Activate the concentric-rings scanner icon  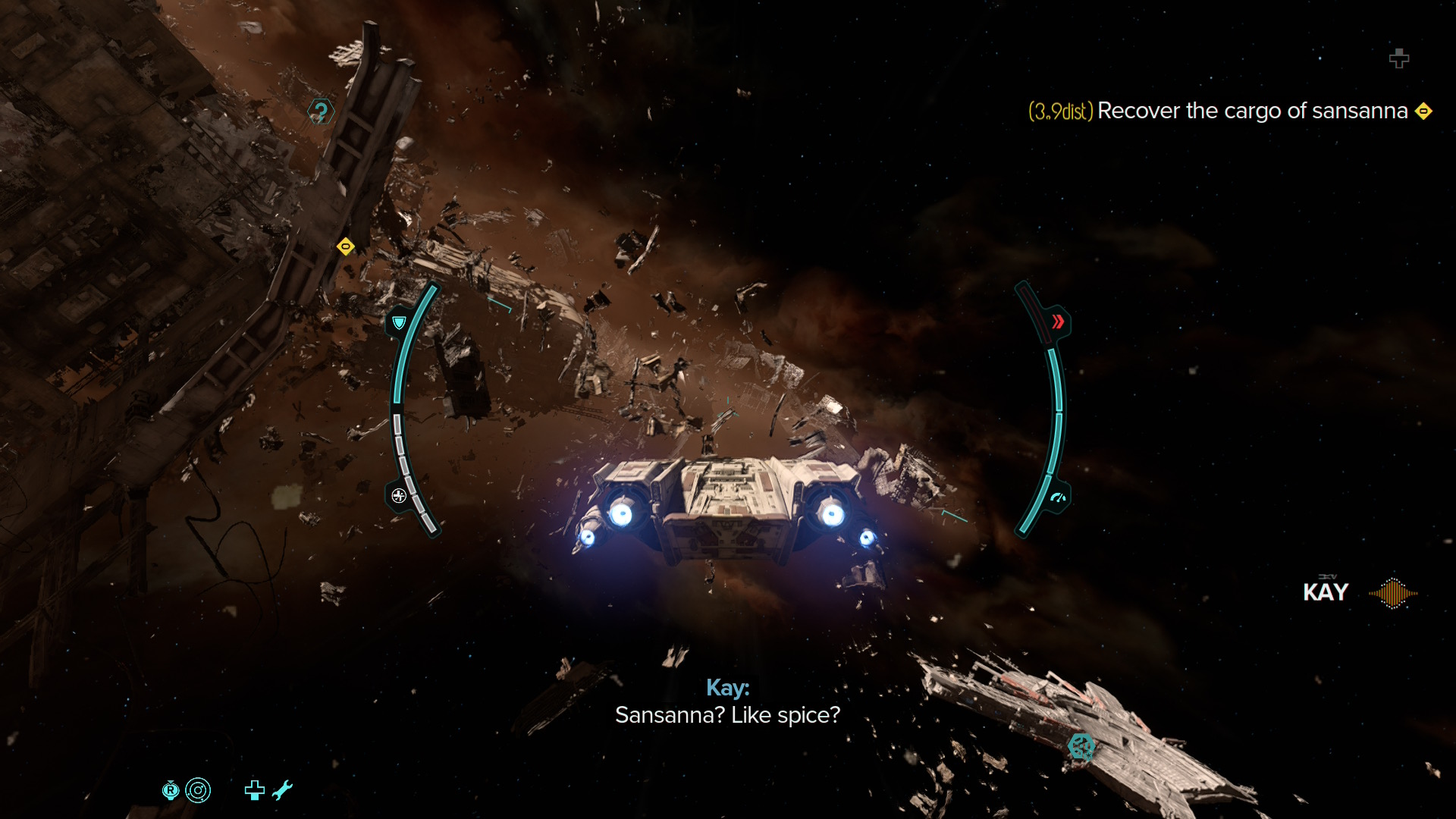198,790
